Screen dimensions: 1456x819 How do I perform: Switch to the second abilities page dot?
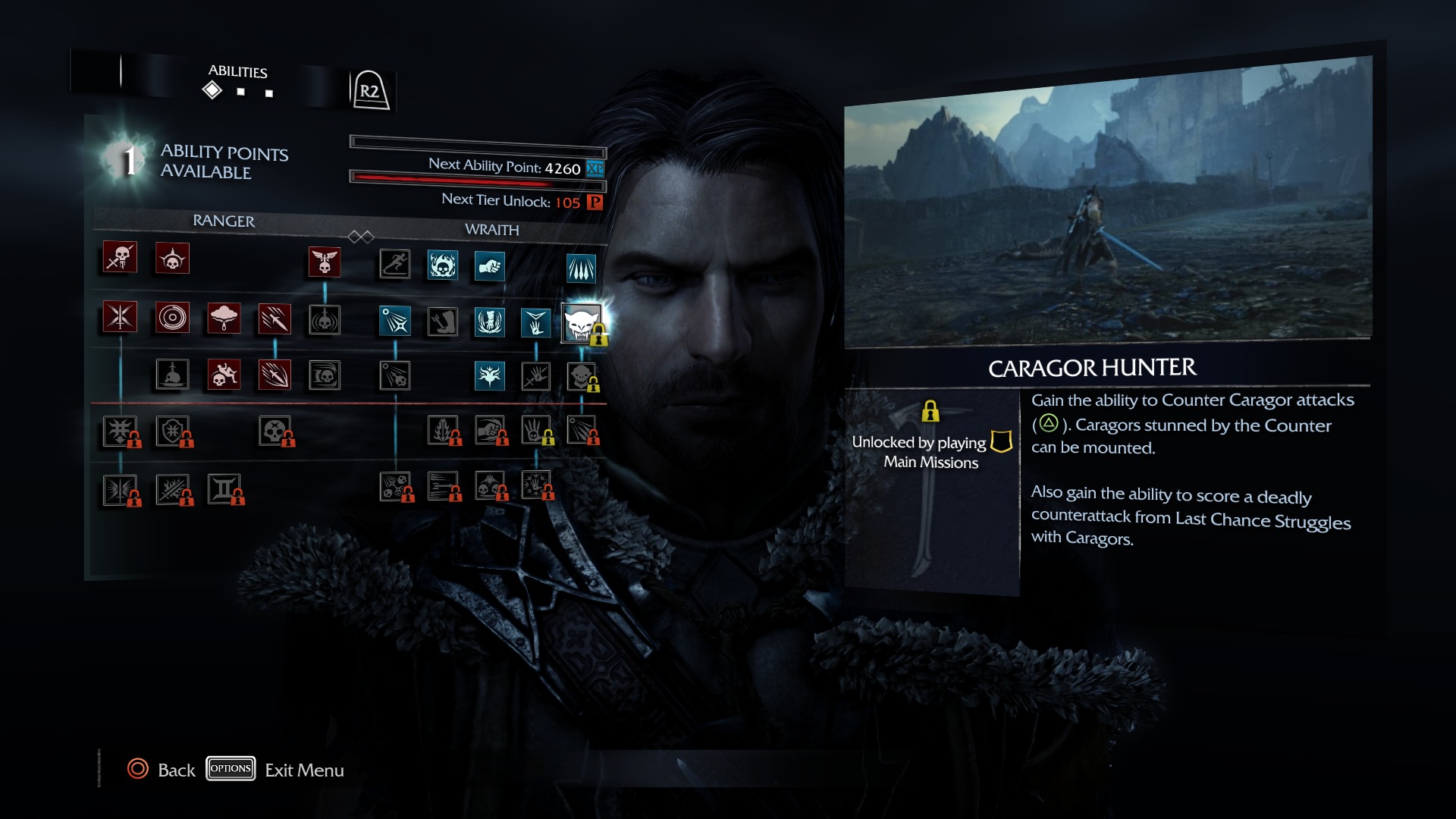[x=241, y=92]
